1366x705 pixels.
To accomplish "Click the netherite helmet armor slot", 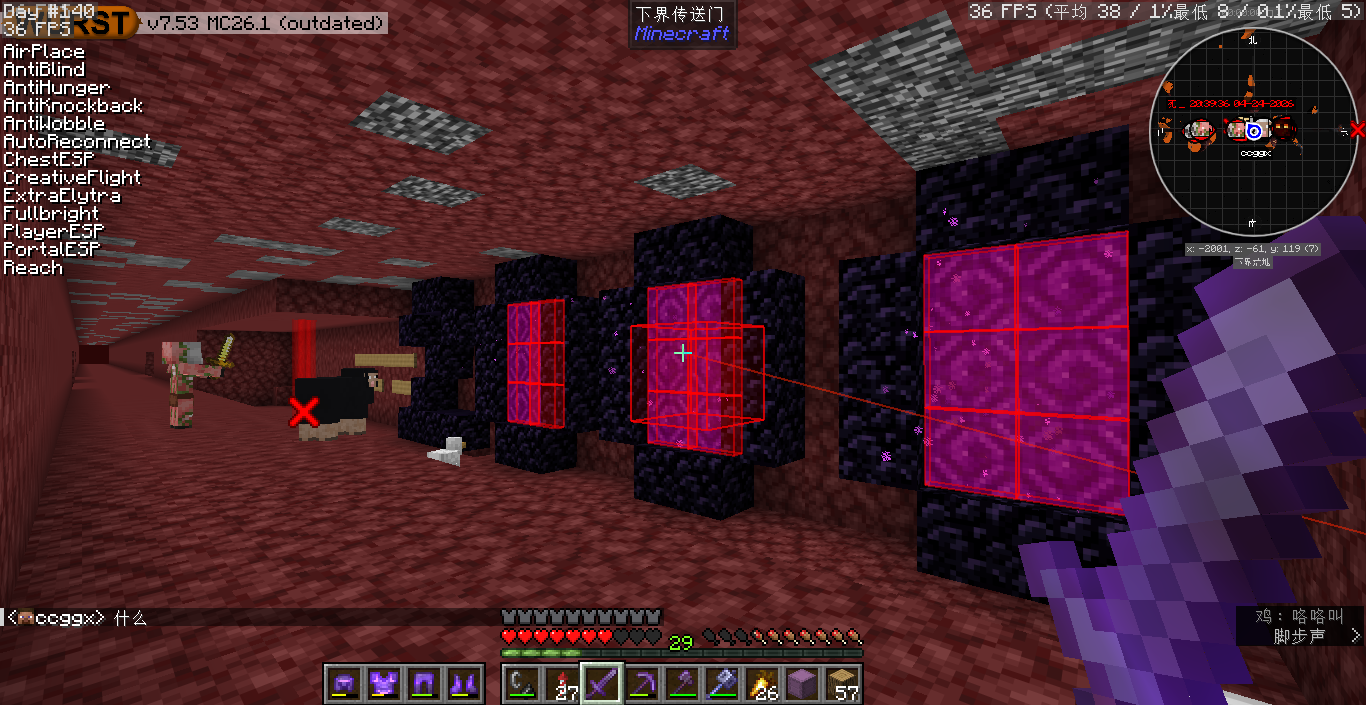I will click(x=345, y=684).
